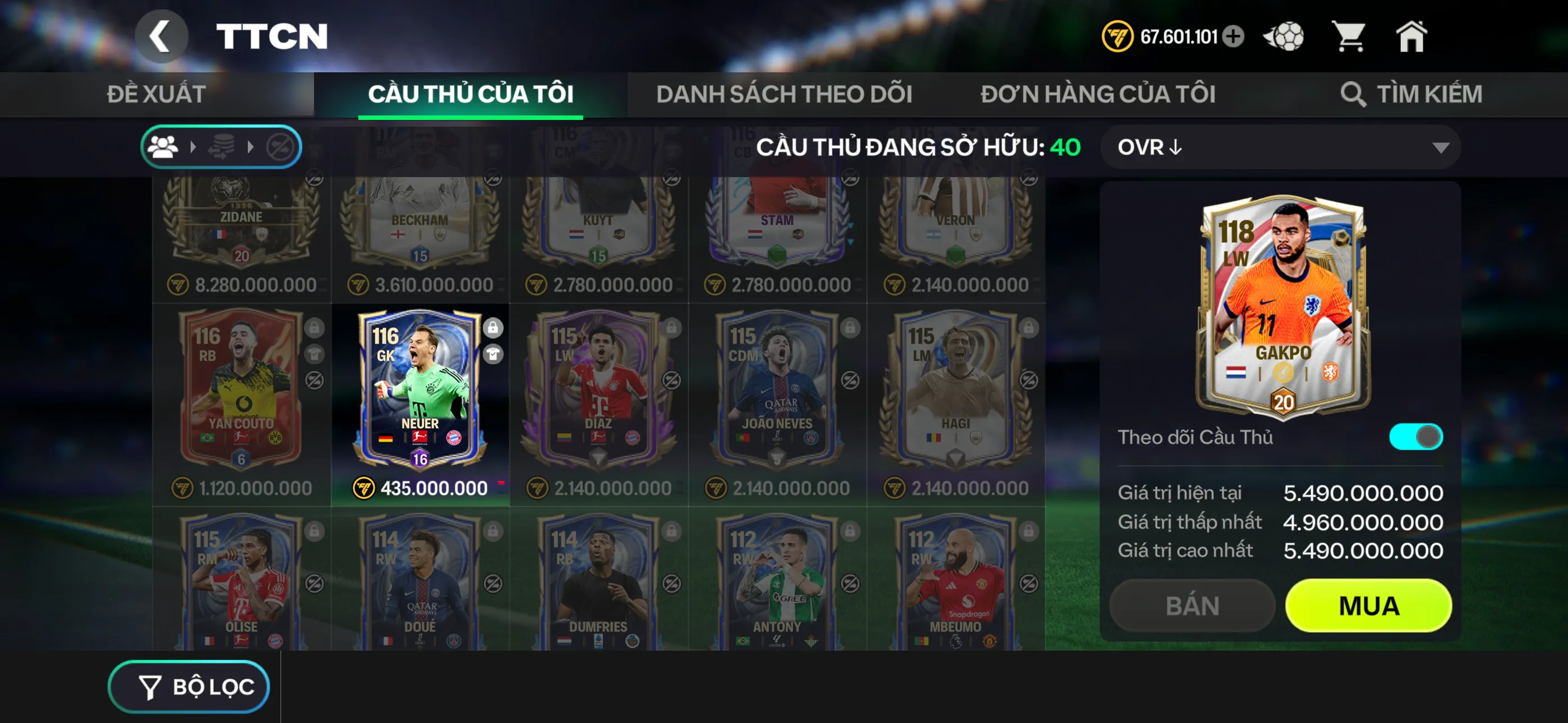Select the soccer ball icon near the cart
The image size is (1568, 723).
1284,36
